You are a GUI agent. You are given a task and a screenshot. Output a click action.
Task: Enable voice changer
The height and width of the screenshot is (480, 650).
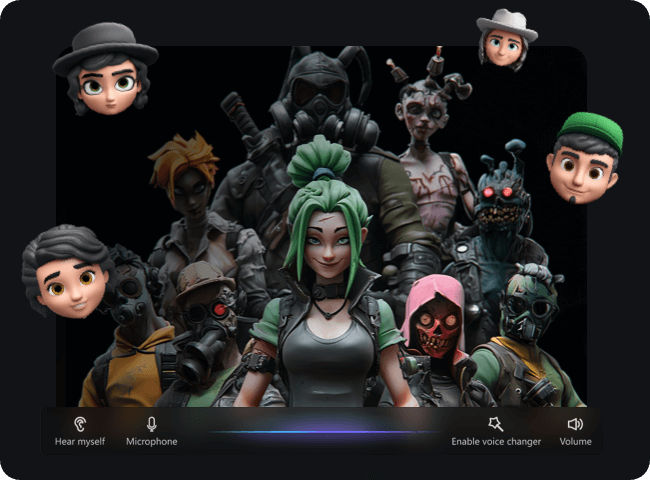coord(496,430)
